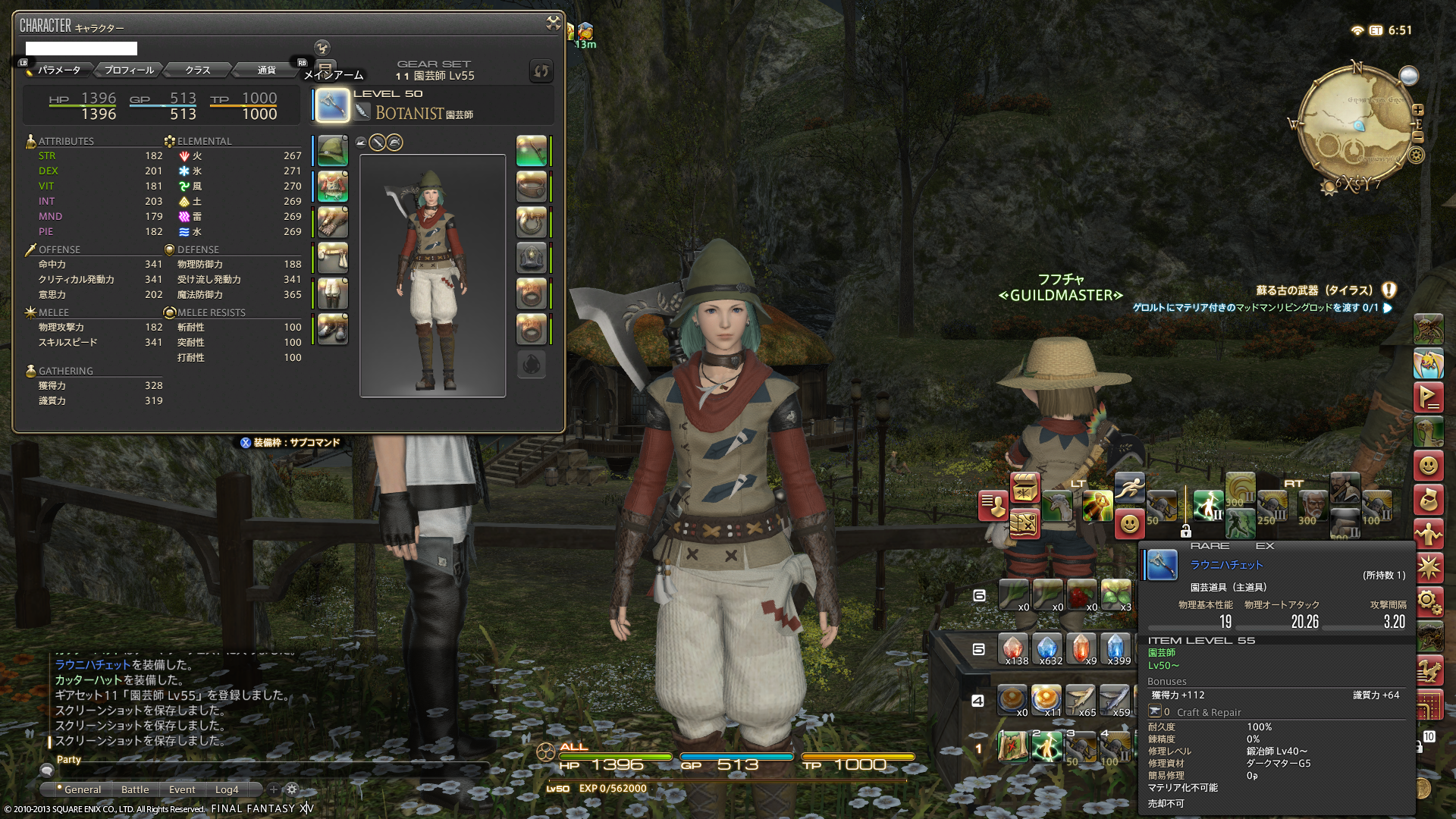
Task: Select the scythe off-hand tool slot
Action: 531,151
